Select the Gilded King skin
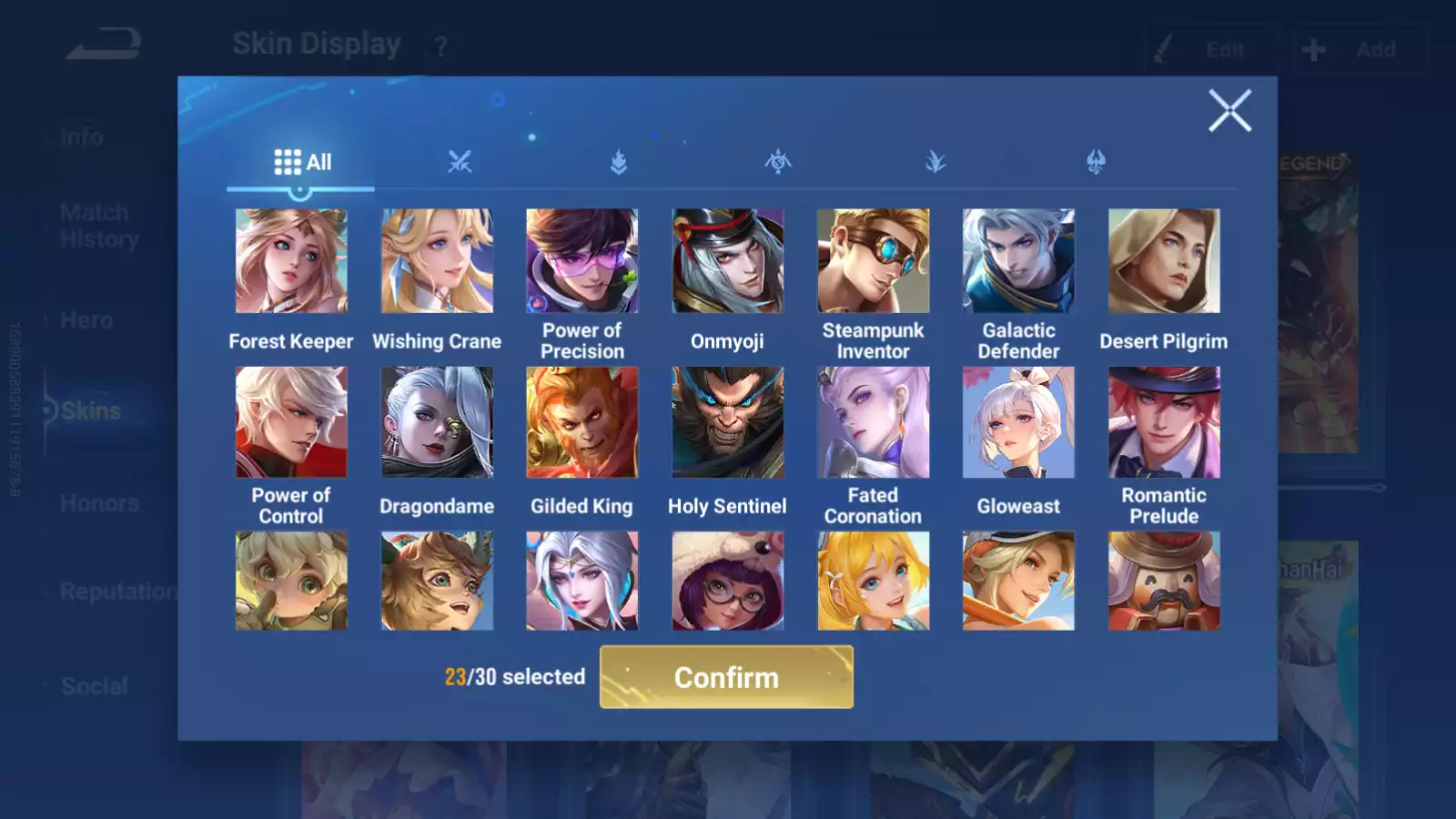Screen dimensions: 1456x819 coord(582,422)
